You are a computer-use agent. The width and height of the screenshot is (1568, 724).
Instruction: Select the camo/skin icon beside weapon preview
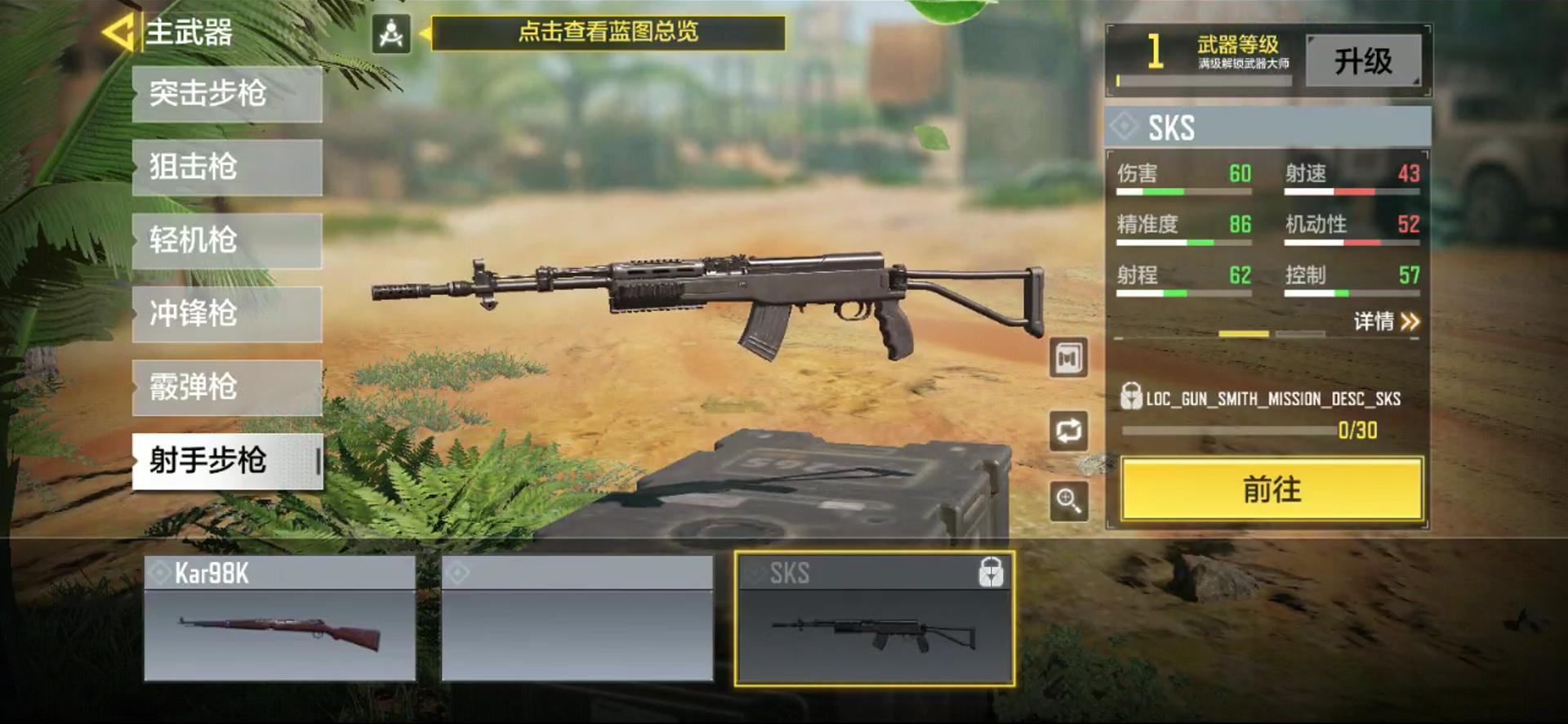click(1067, 358)
